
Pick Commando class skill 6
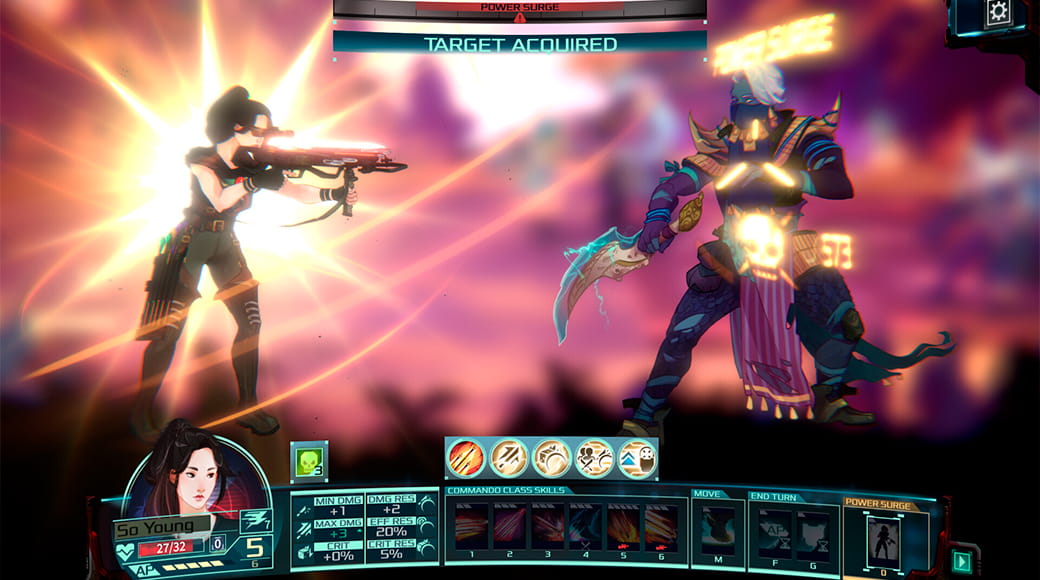(x=660, y=525)
